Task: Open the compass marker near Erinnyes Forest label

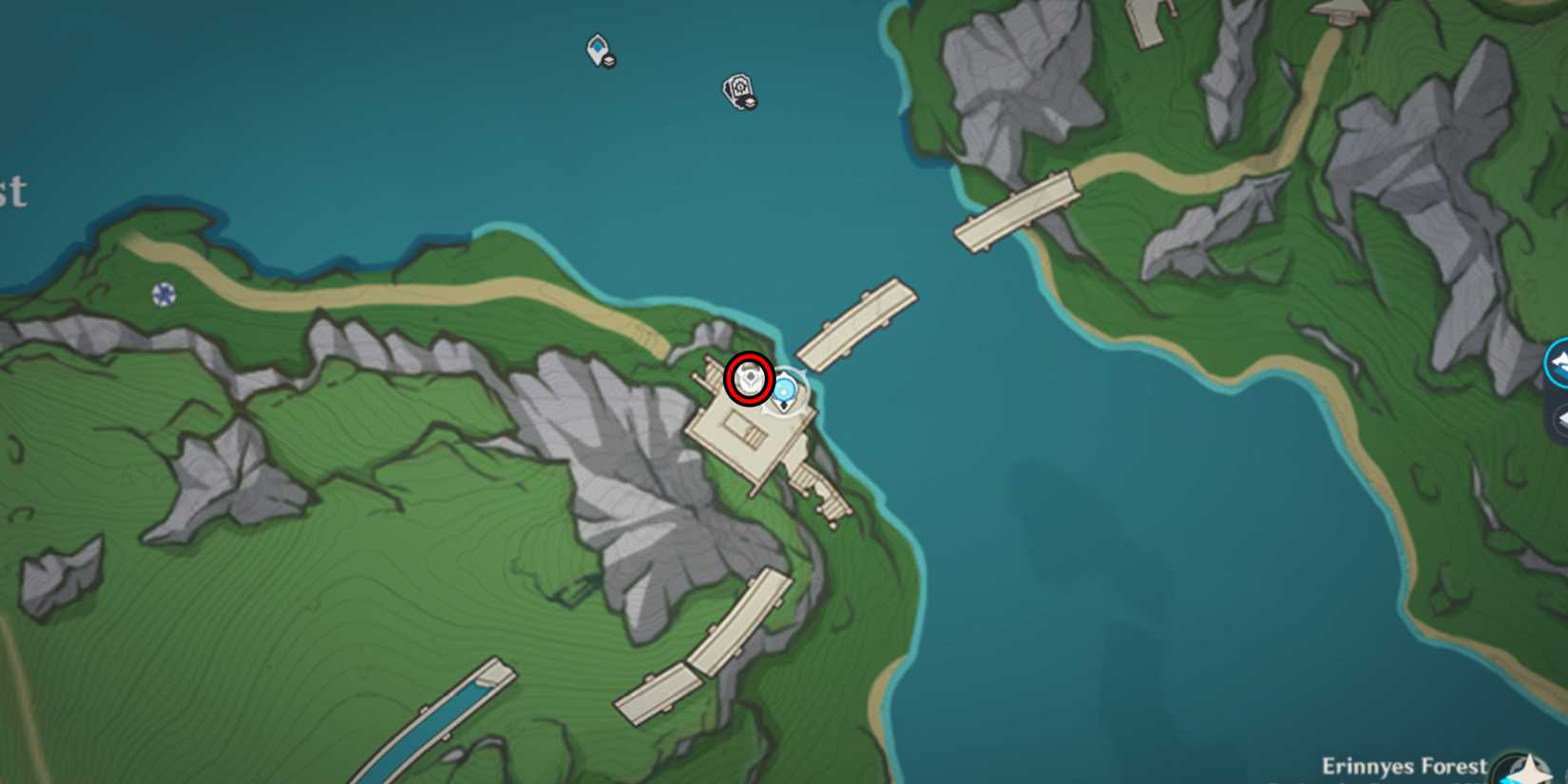Action: pos(1524,768)
